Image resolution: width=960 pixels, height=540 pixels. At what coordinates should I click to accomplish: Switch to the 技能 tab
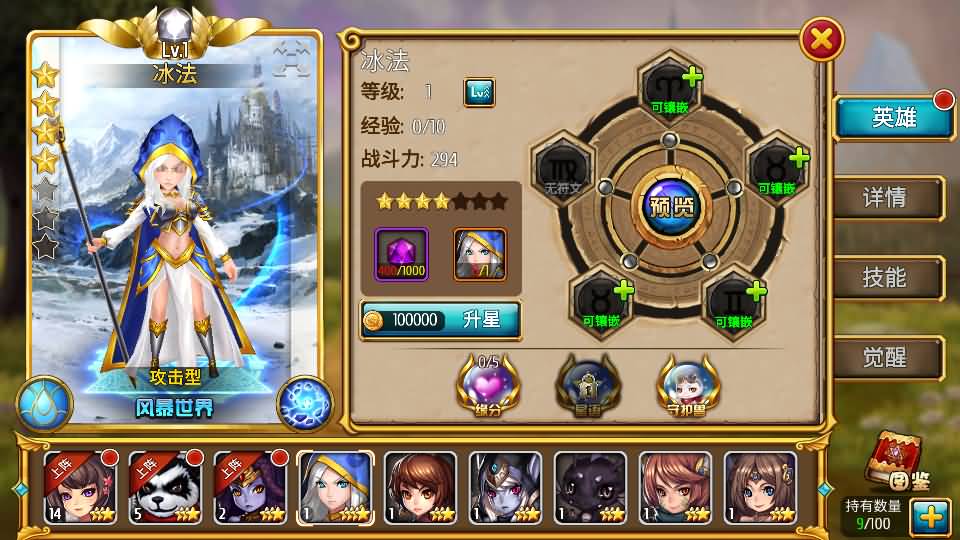(886, 278)
